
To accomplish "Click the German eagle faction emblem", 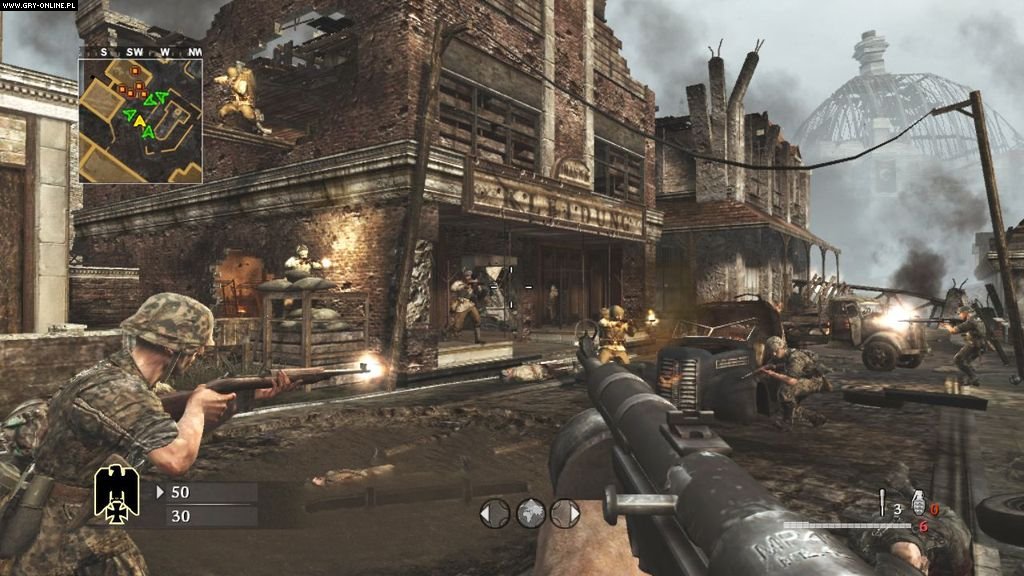I will pyautogui.click(x=116, y=494).
